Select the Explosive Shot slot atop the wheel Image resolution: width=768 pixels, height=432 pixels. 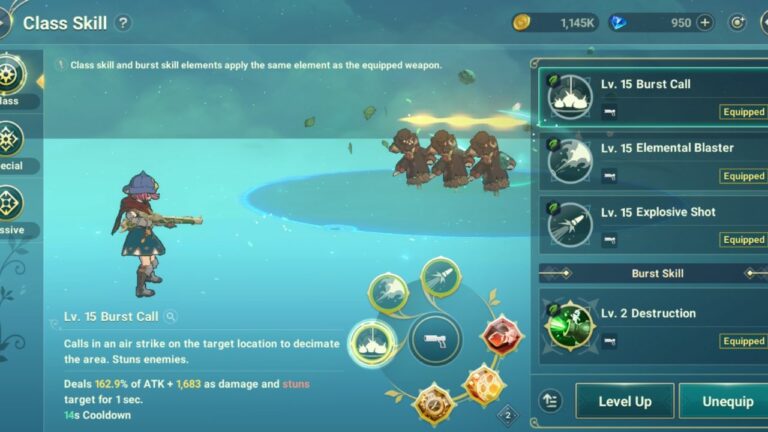tap(440, 277)
